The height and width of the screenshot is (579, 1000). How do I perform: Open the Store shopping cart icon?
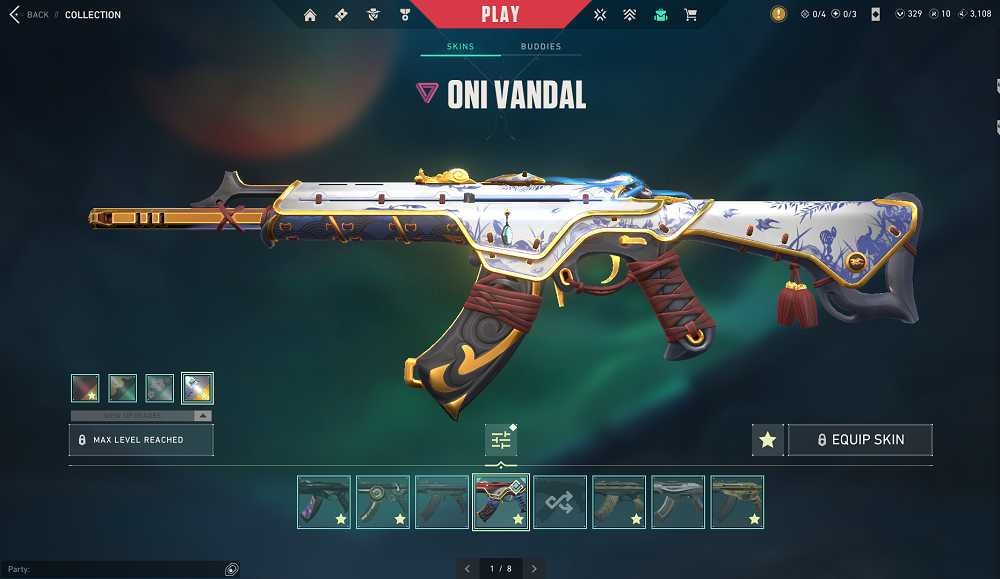[x=690, y=15]
